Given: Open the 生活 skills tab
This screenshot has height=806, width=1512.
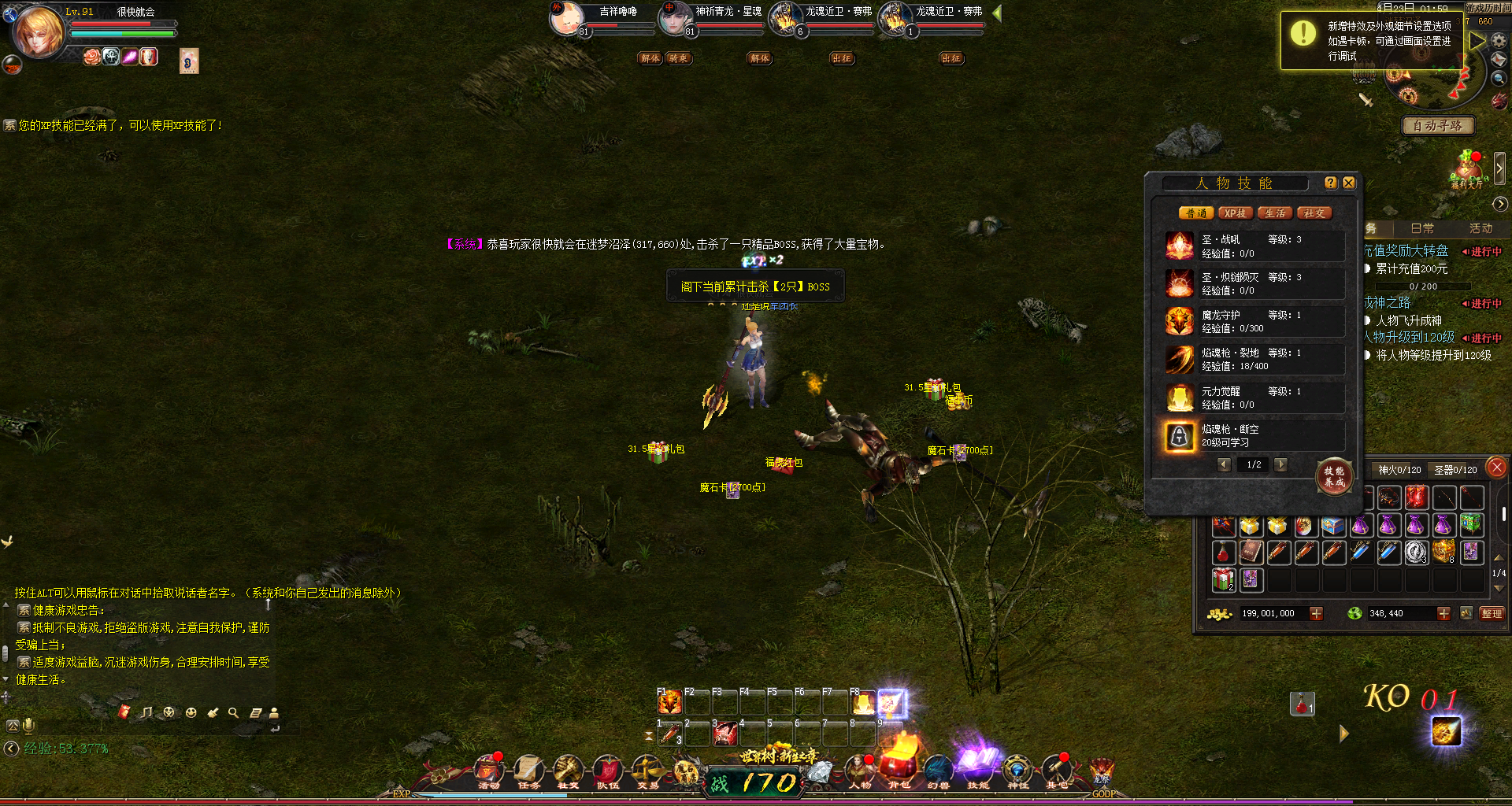Looking at the screenshot, I should pyautogui.click(x=1275, y=213).
